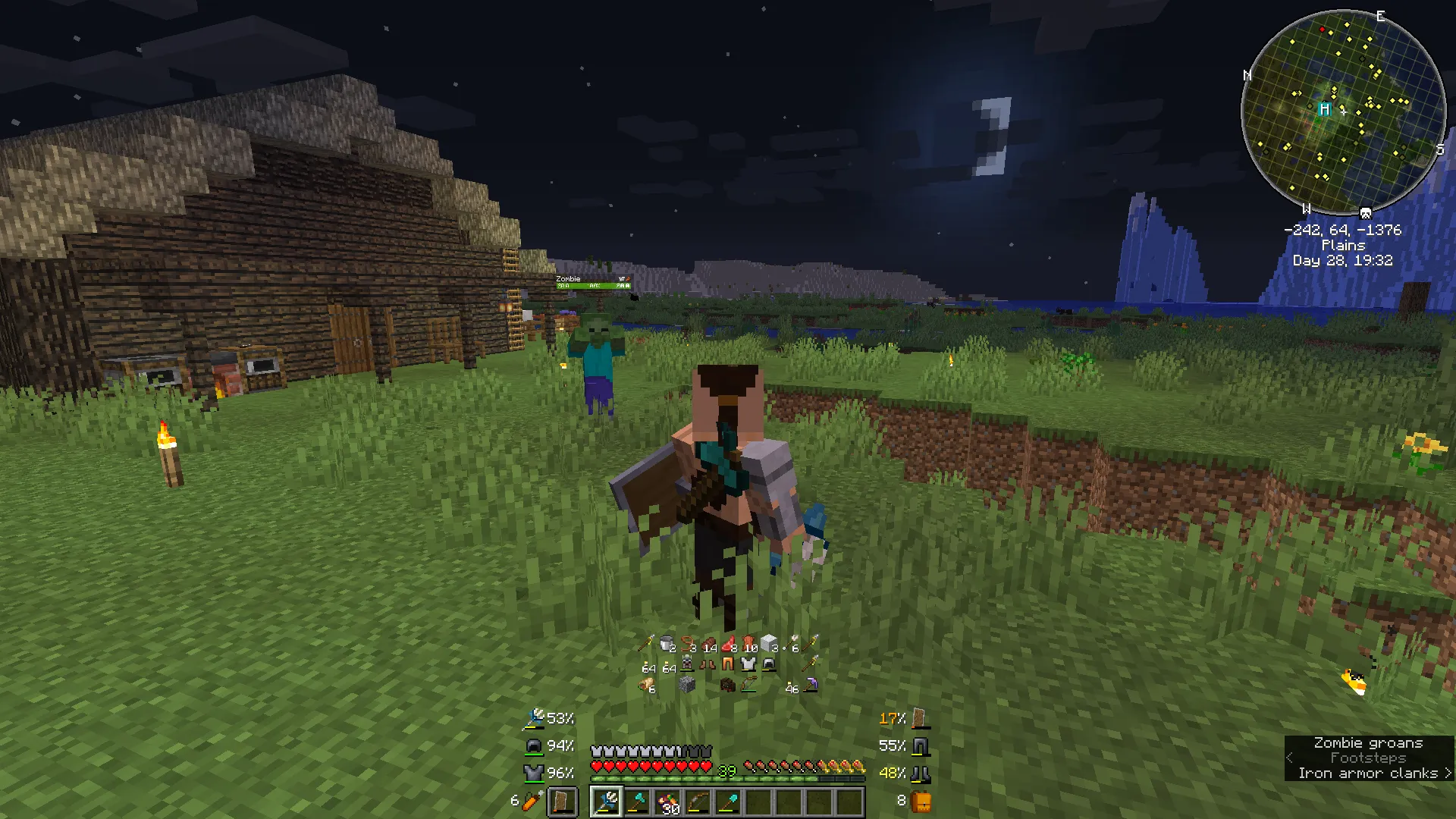Viewport: 1456px width, 819px height.
Task: Click the Zombie nameplate above the zombie
Action: pos(567,279)
